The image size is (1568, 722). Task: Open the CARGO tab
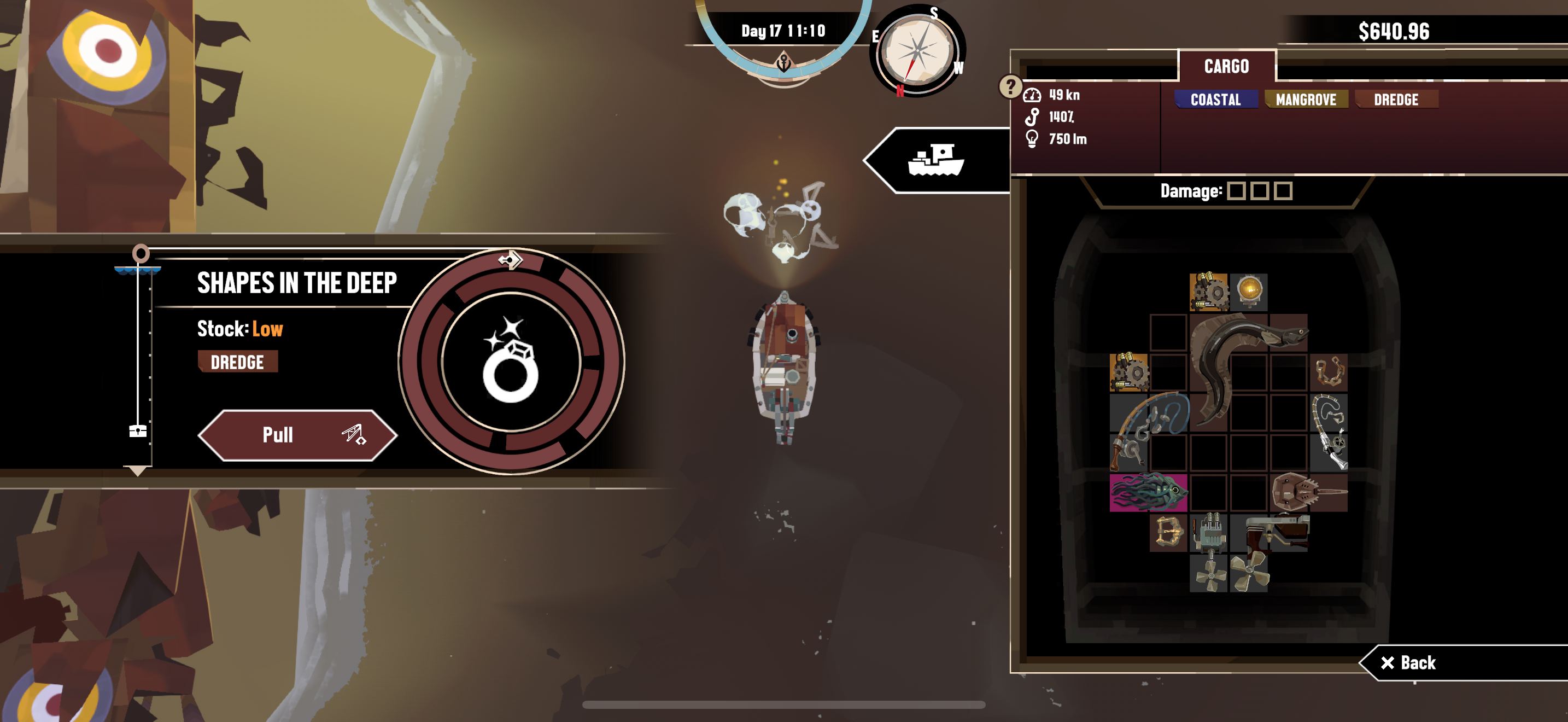pyautogui.click(x=1226, y=66)
